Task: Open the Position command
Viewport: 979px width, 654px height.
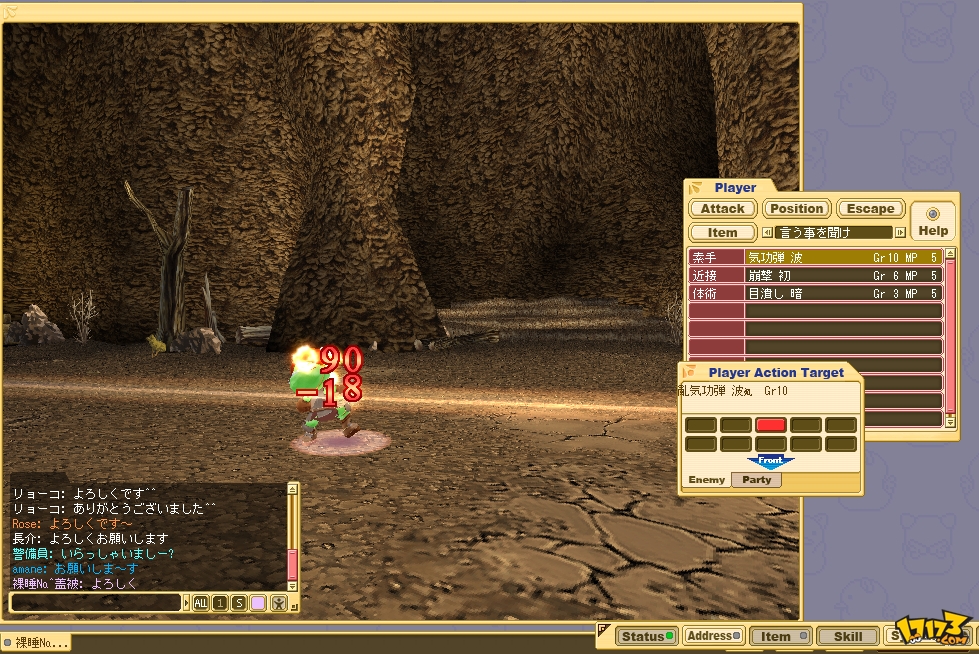Action: [796, 209]
